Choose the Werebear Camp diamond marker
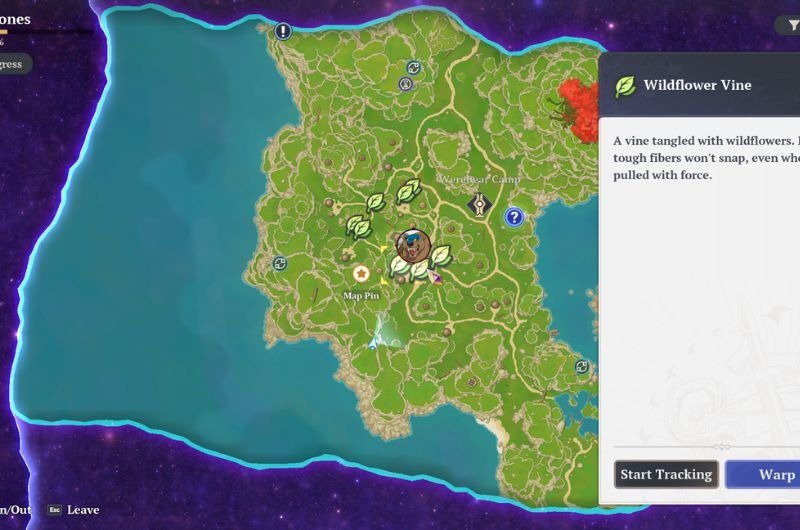The image size is (800, 530). point(481,205)
